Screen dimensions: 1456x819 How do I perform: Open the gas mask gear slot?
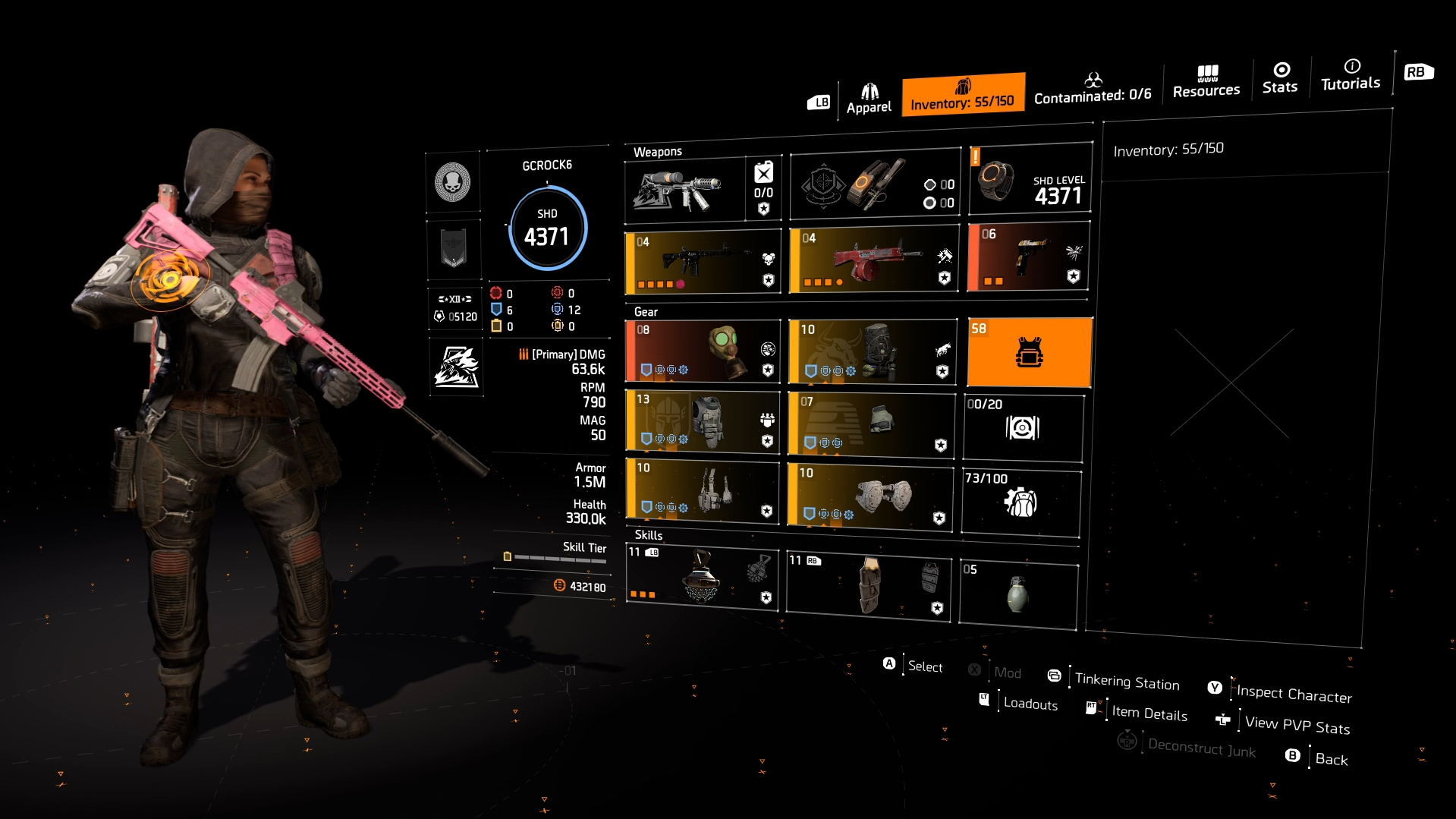click(x=702, y=351)
